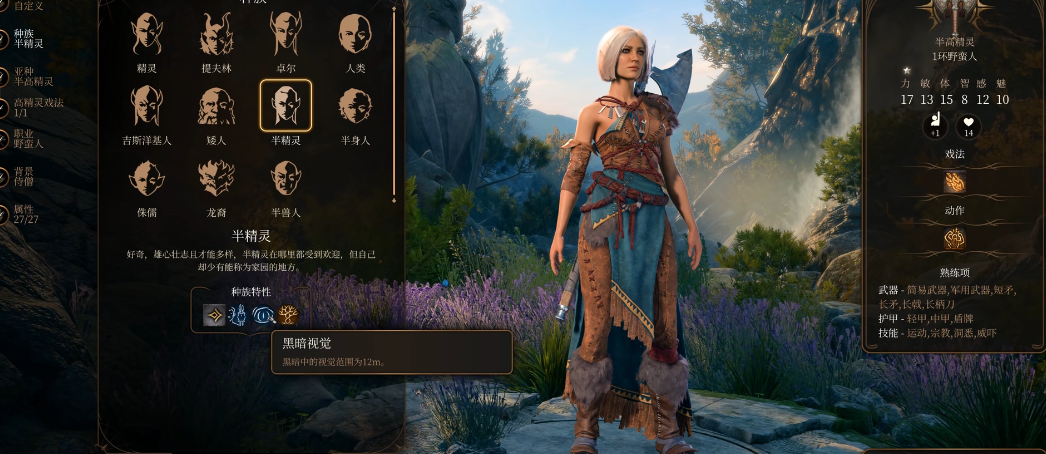Click the tree-shaped racial trait icon
The width and height of the screenshot is (1046, 454).
289,316
